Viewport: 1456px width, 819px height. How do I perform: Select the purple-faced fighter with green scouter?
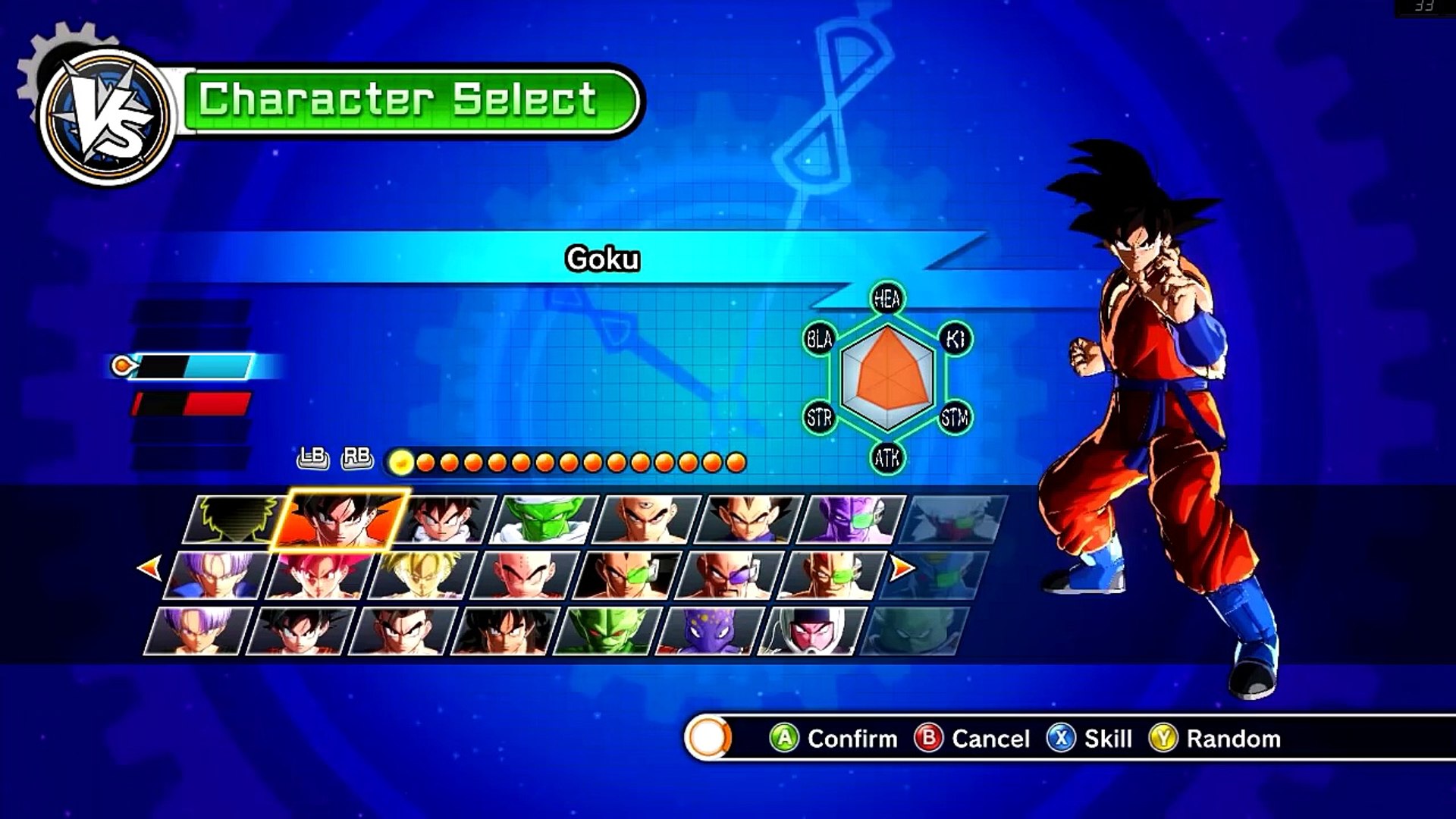click(851, 519)
